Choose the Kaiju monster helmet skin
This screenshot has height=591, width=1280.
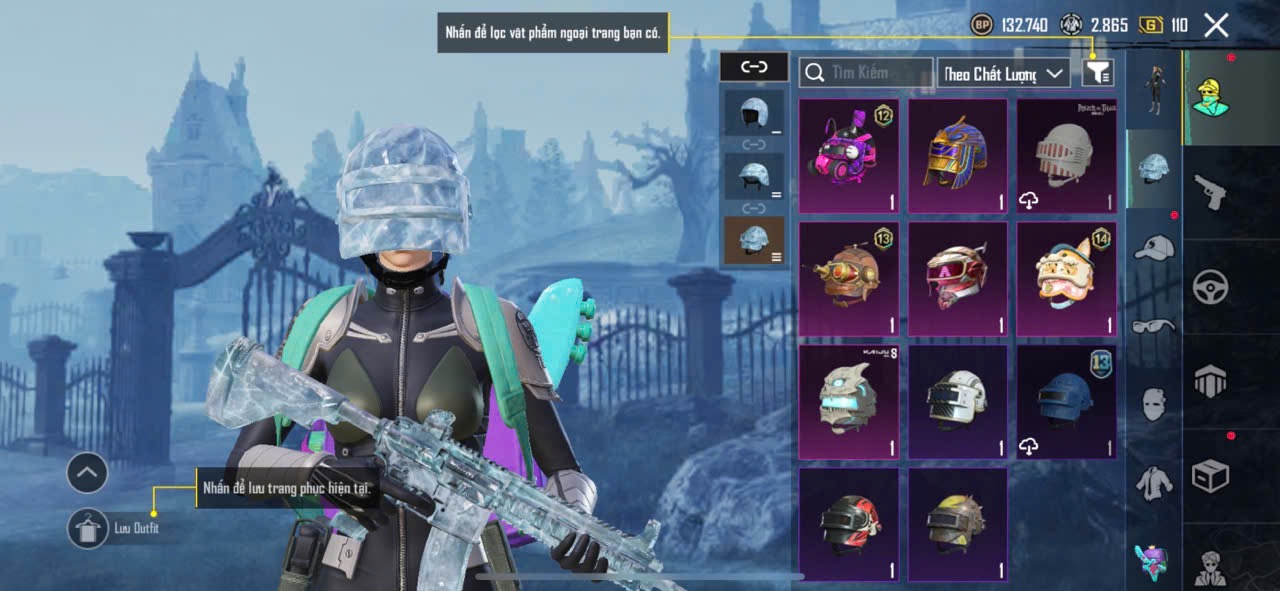848,401
